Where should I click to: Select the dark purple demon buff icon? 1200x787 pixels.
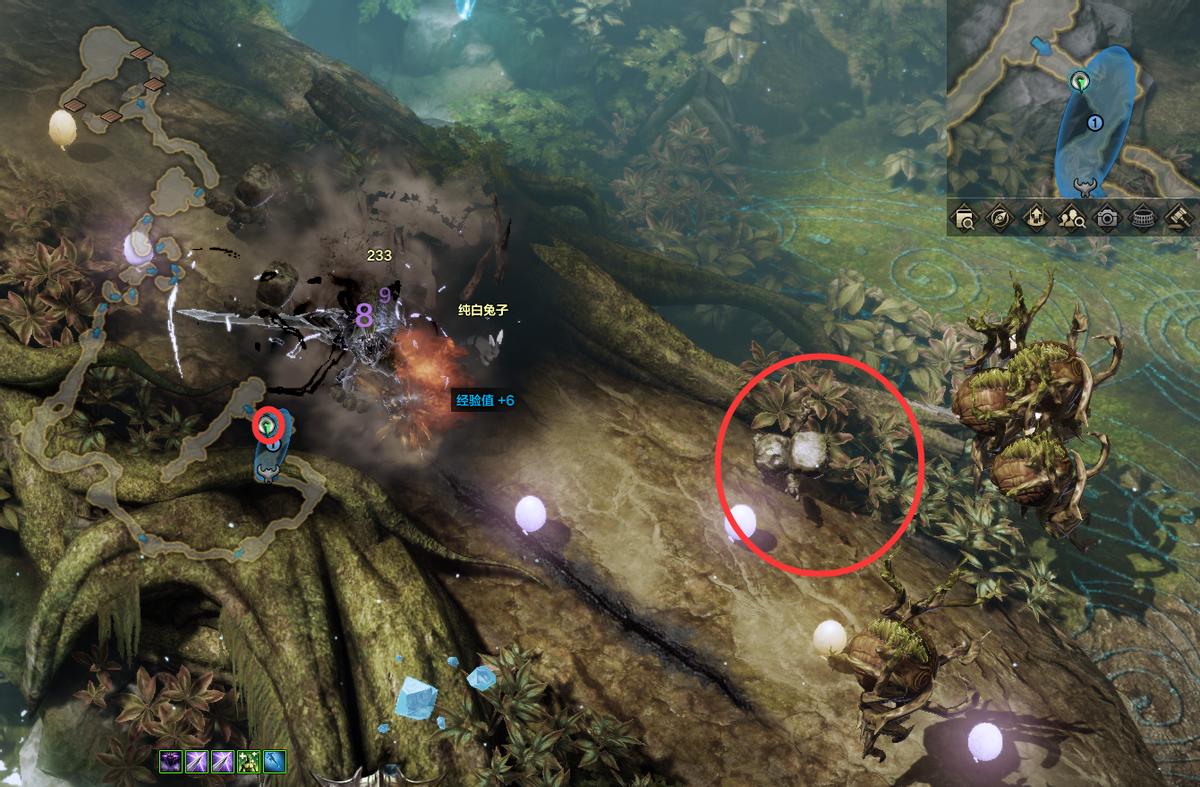(171, 762)
